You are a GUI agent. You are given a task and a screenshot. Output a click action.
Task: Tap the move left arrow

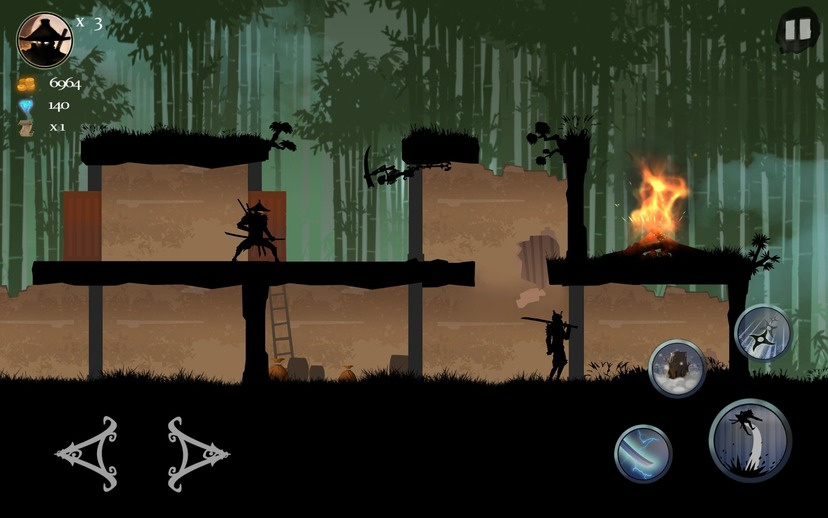click(88, 454)
